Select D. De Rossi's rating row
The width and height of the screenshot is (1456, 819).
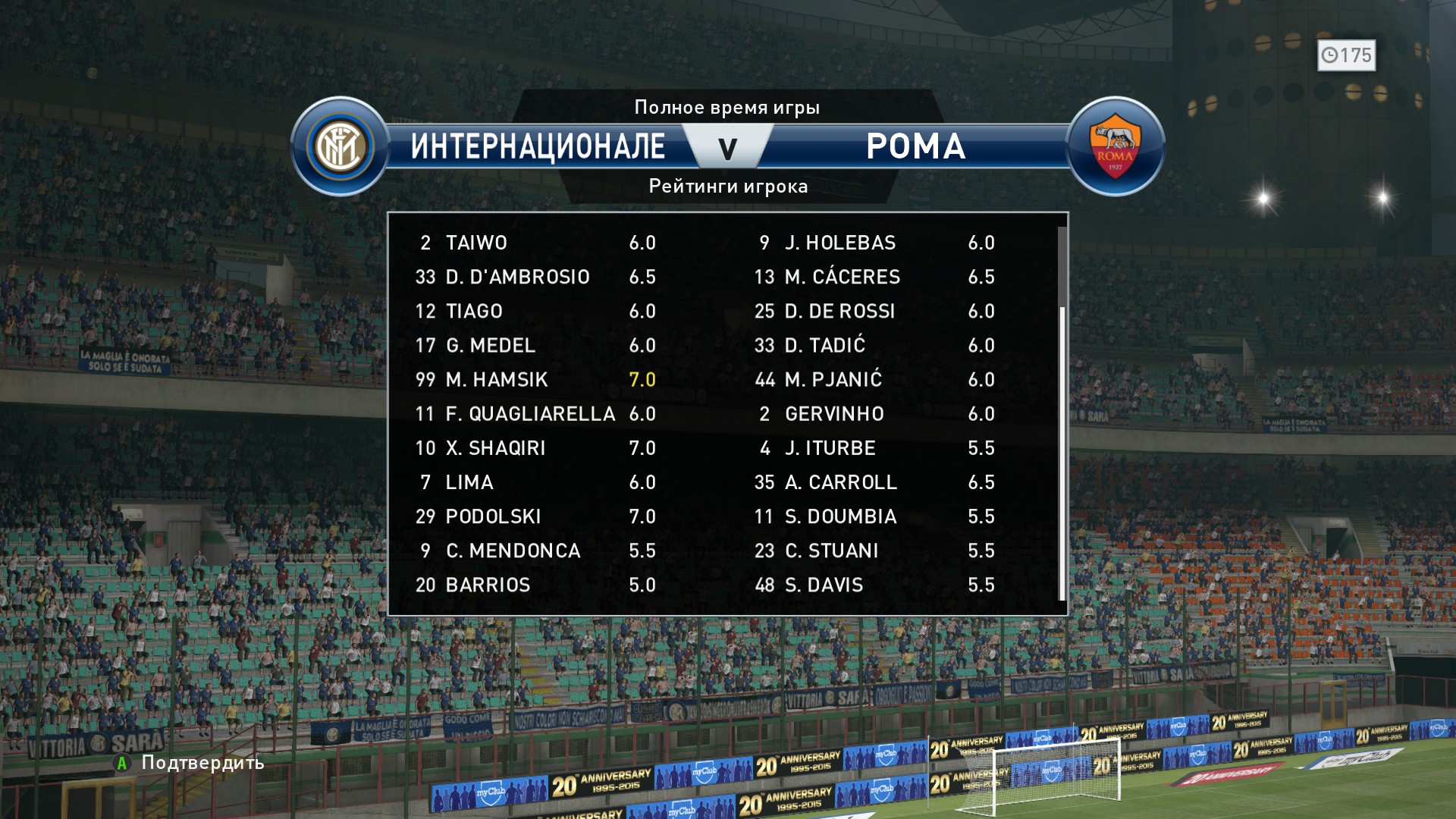[x=874, y=311]
